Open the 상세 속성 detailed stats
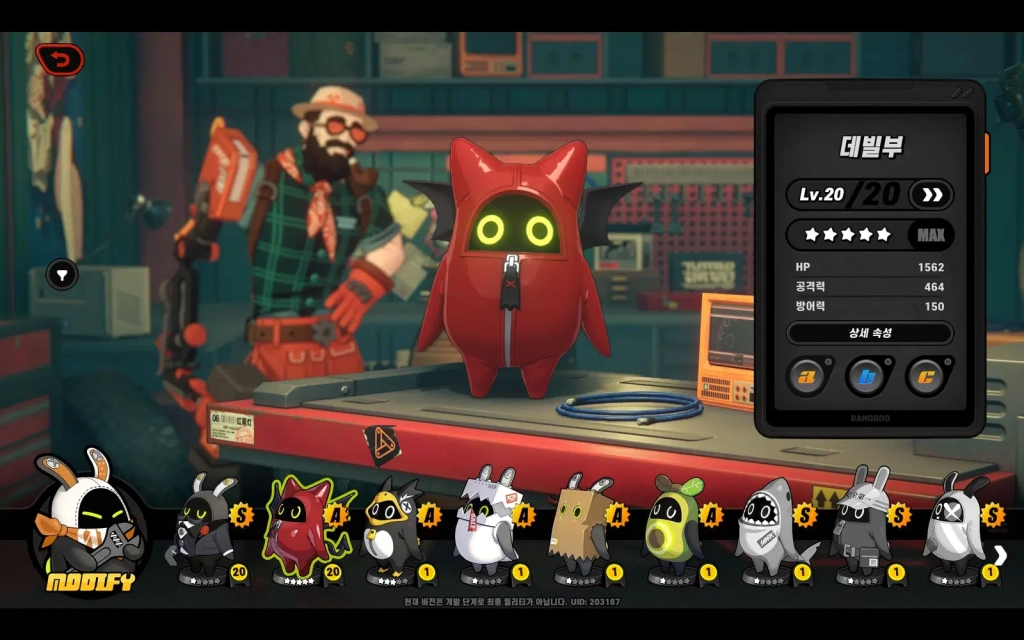Image resolution: width=1024 pixels, height=640 pixels. pyautogui.click(x=869, y=333)
